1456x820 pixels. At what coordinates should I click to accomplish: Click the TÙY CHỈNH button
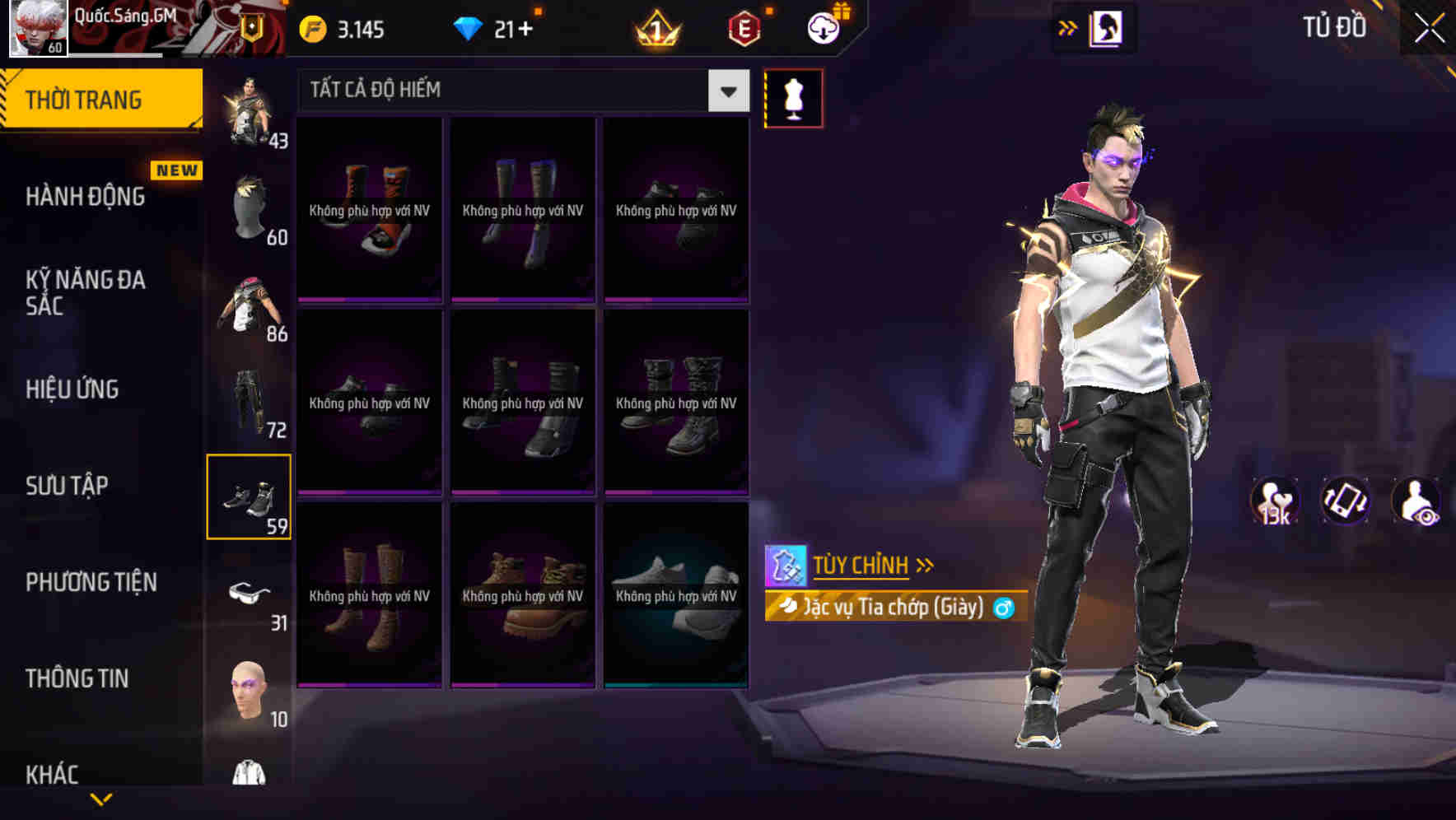pos(863,565)
